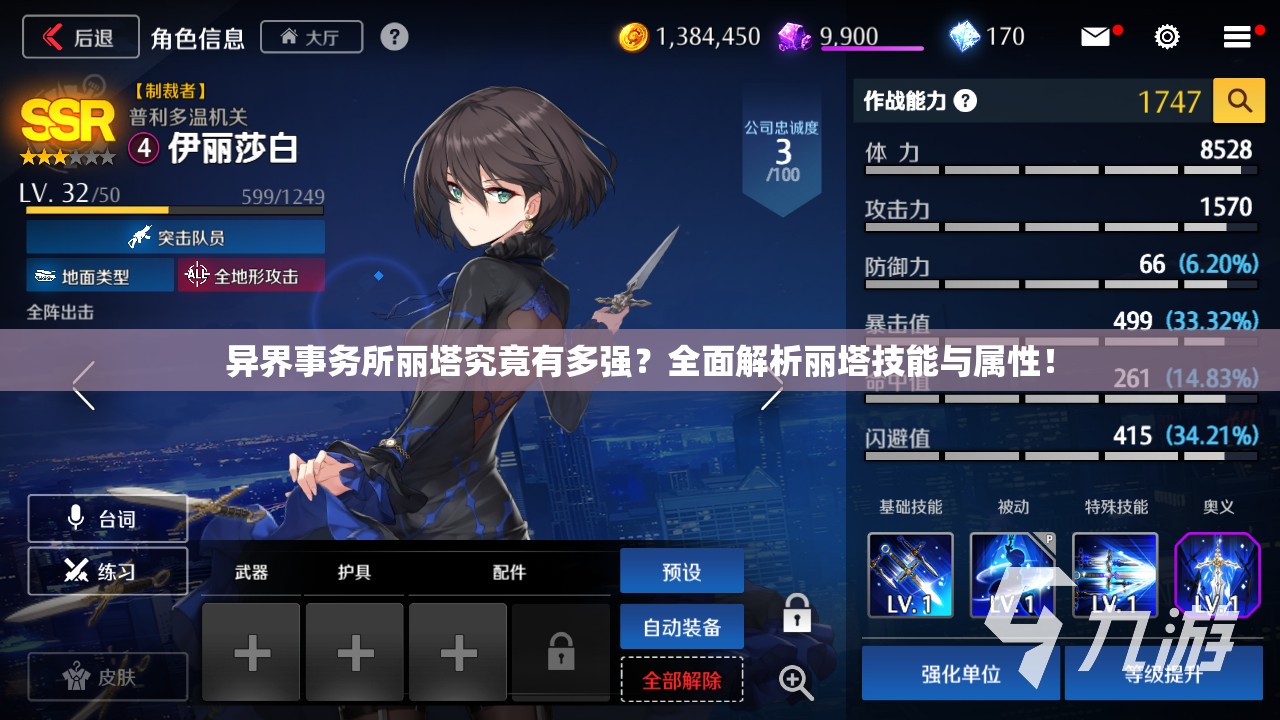Image resolution: width=1280 pixels, height=720 pixels.
Task: Open the gear settings icon
Action: pos(1166,37)
